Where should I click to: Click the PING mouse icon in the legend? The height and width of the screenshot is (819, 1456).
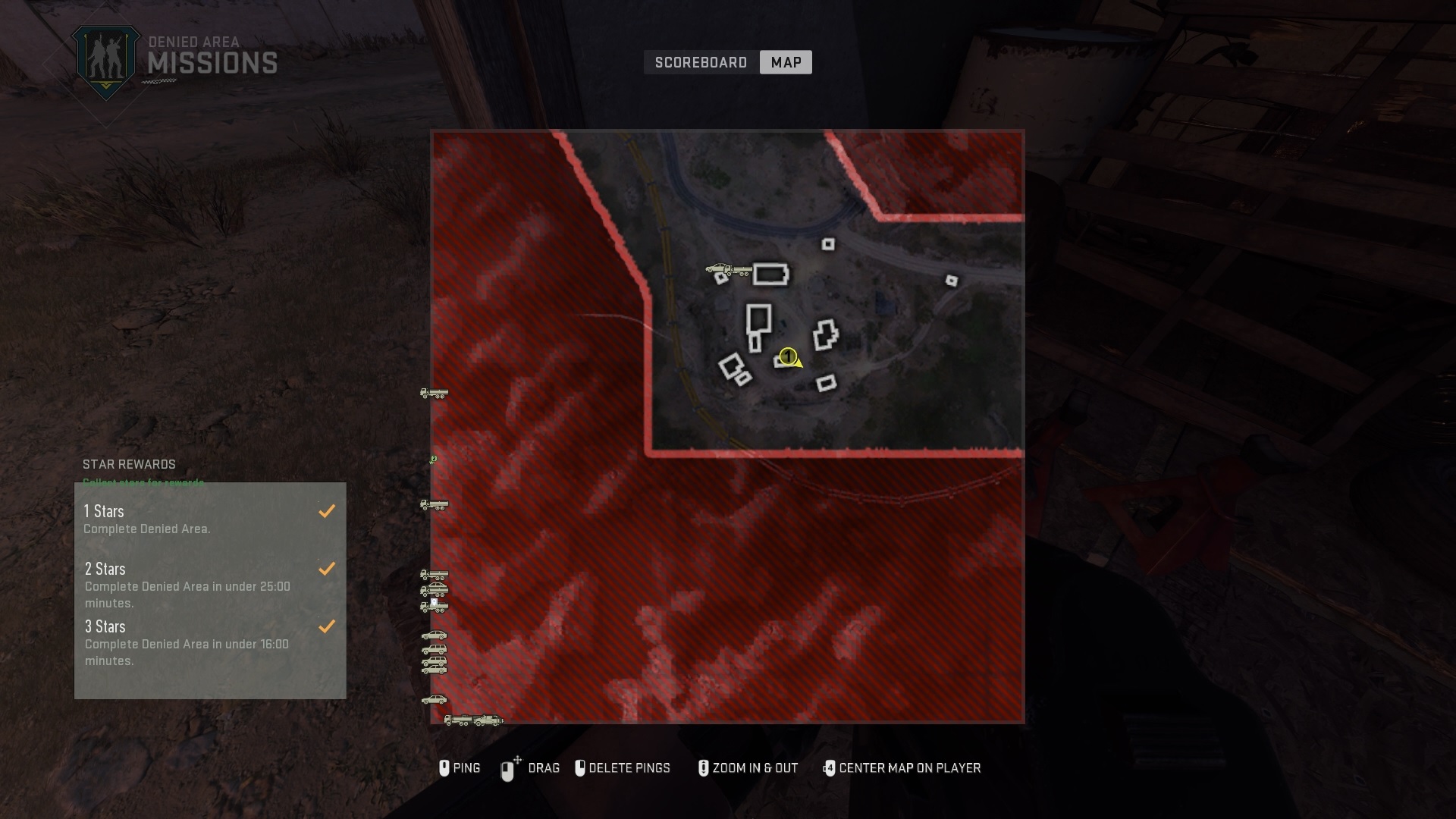tap(446, 768)
